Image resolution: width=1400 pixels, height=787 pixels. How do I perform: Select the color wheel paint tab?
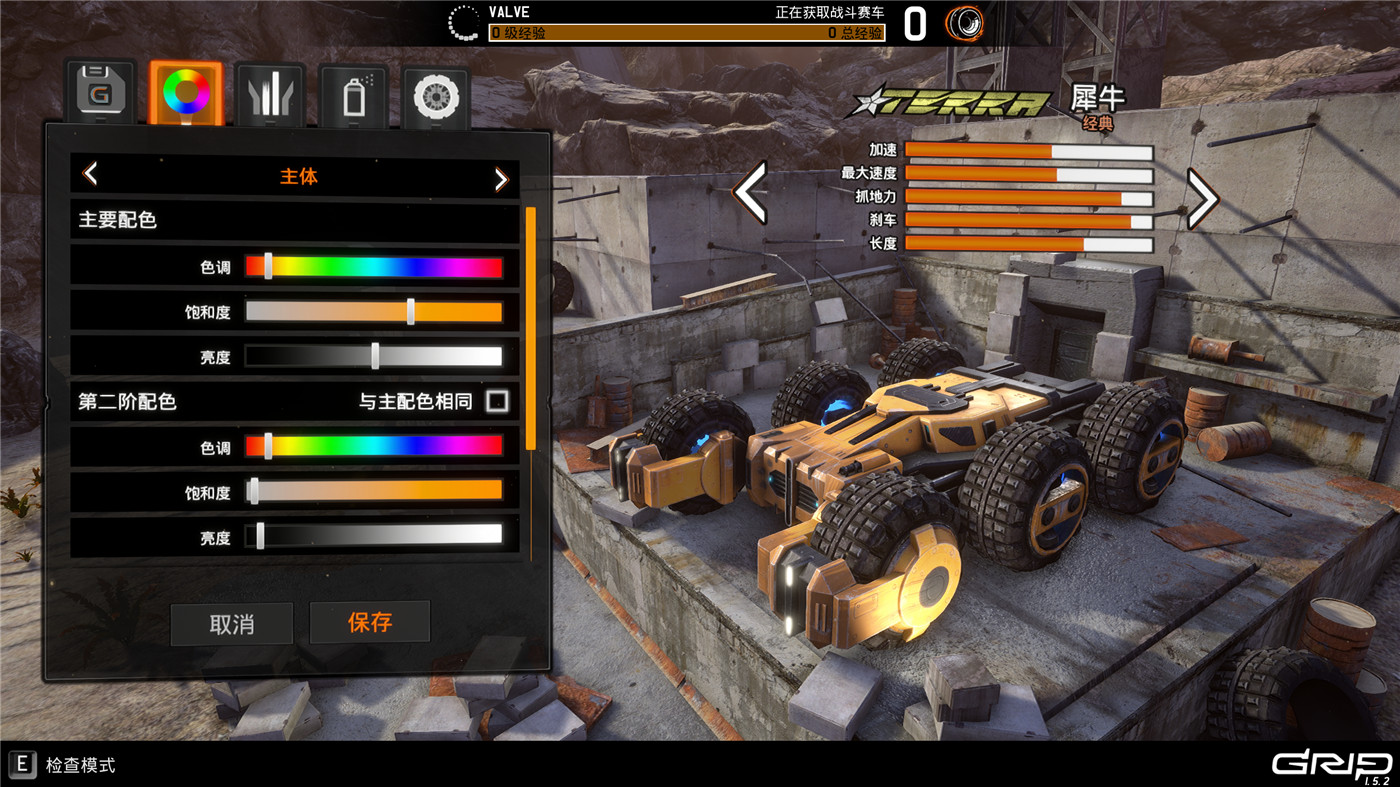tap(186, 93)
